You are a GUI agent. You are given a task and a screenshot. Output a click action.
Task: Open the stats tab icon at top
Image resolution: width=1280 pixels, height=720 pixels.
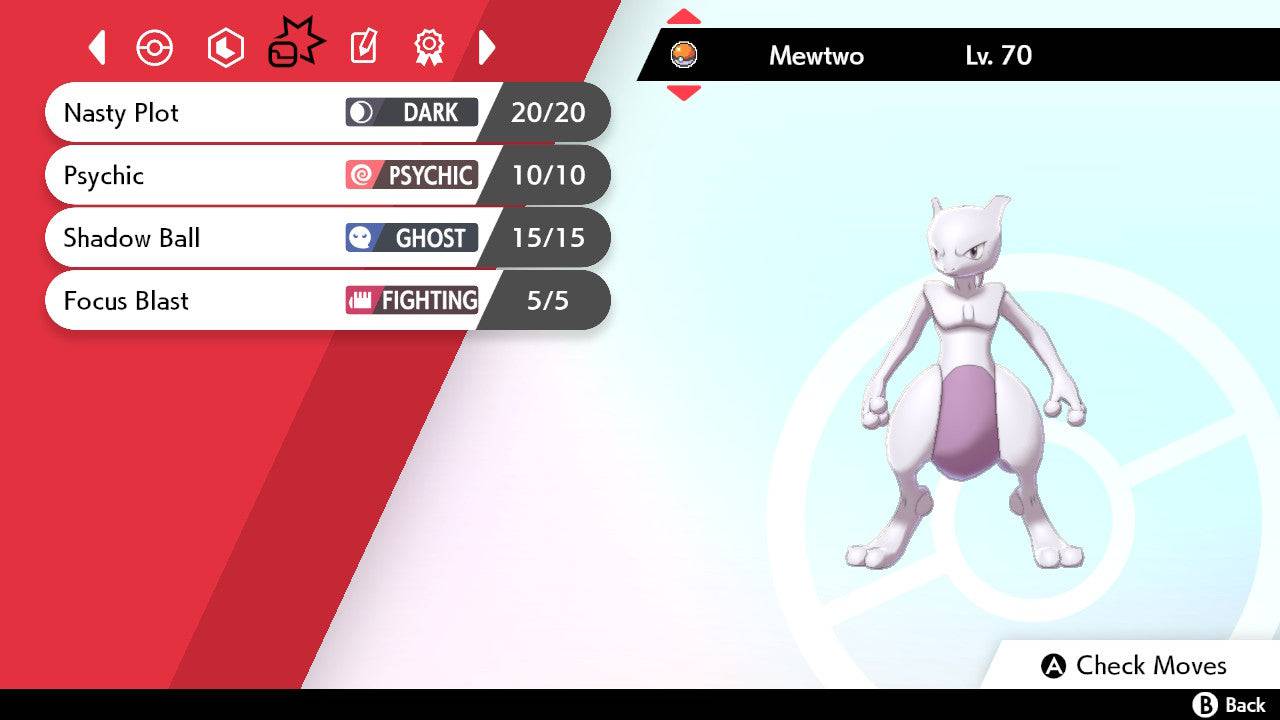coord(225,47)
